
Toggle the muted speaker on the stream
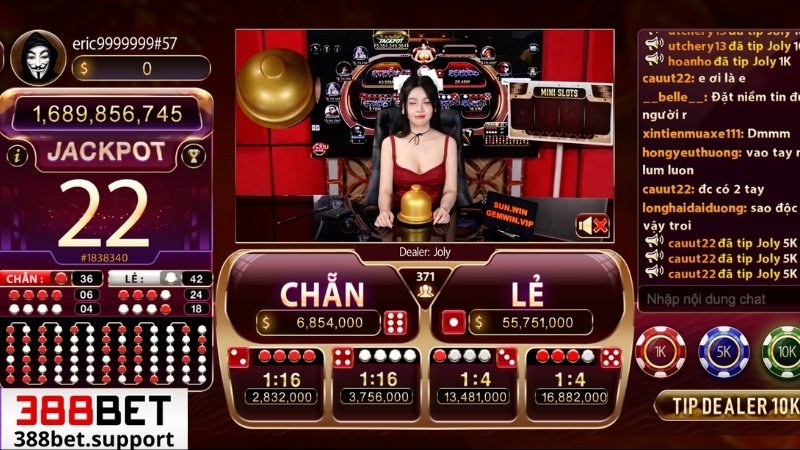pyautogui.click(x=592, y=226)
